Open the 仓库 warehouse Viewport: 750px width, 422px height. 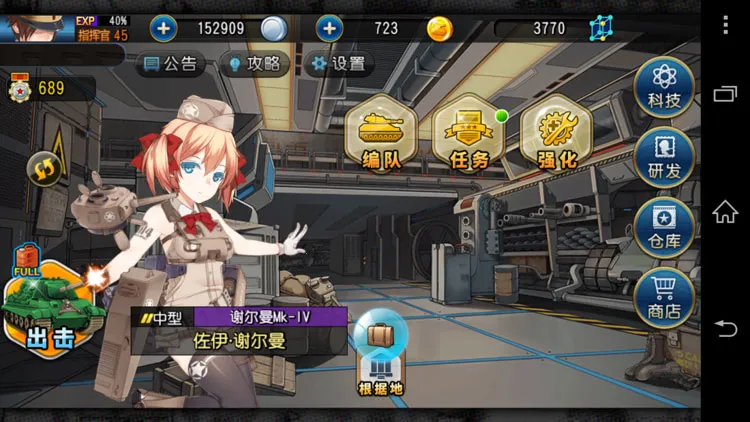[664, 227]
